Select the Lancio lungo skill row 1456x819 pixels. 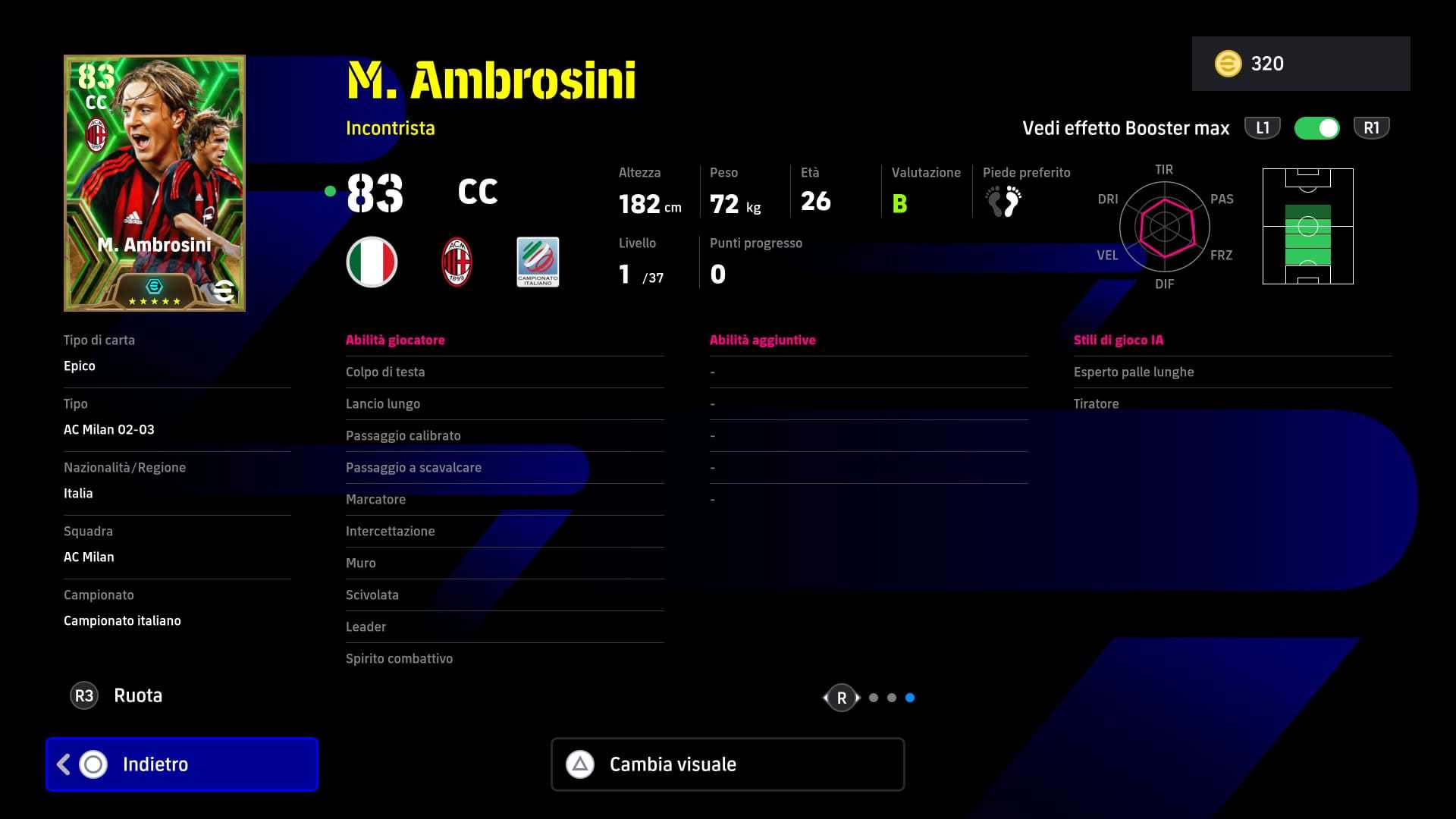pyautogui.click(x=504, y=404)
